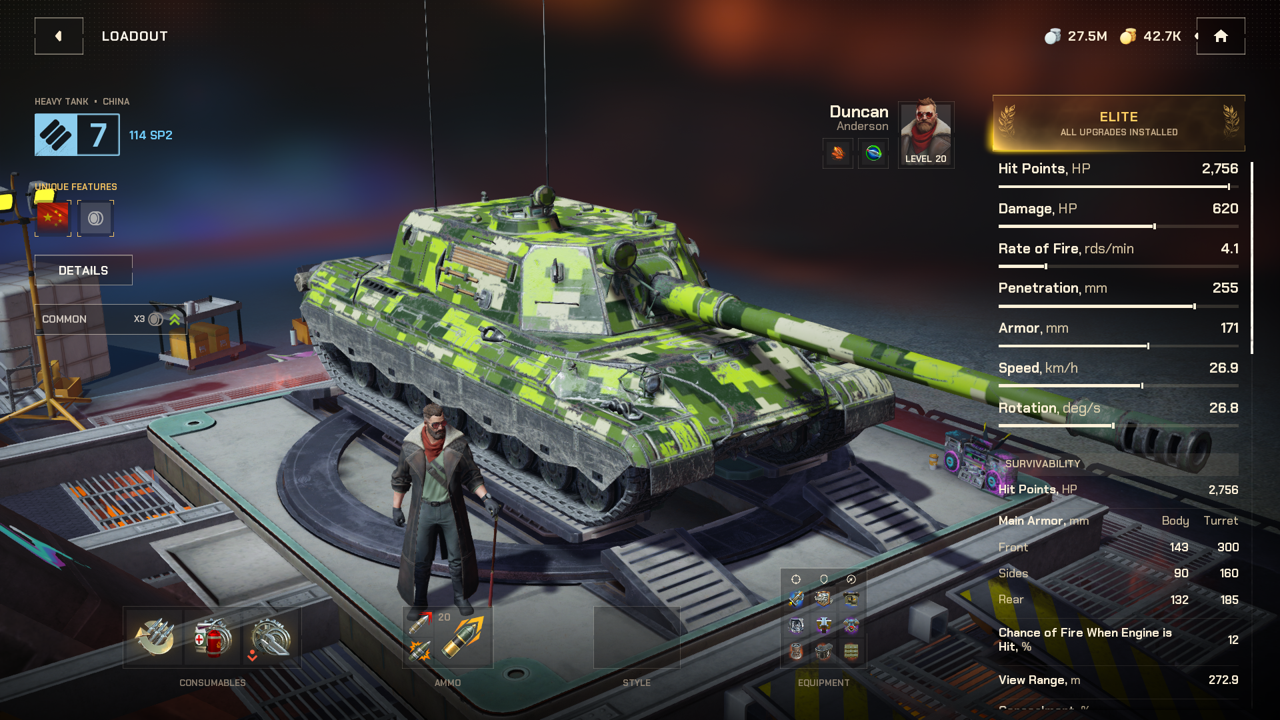Select Duncan's fire skill icon
1280x720 pixels.
pyautogui.click(x=837, y=153)
